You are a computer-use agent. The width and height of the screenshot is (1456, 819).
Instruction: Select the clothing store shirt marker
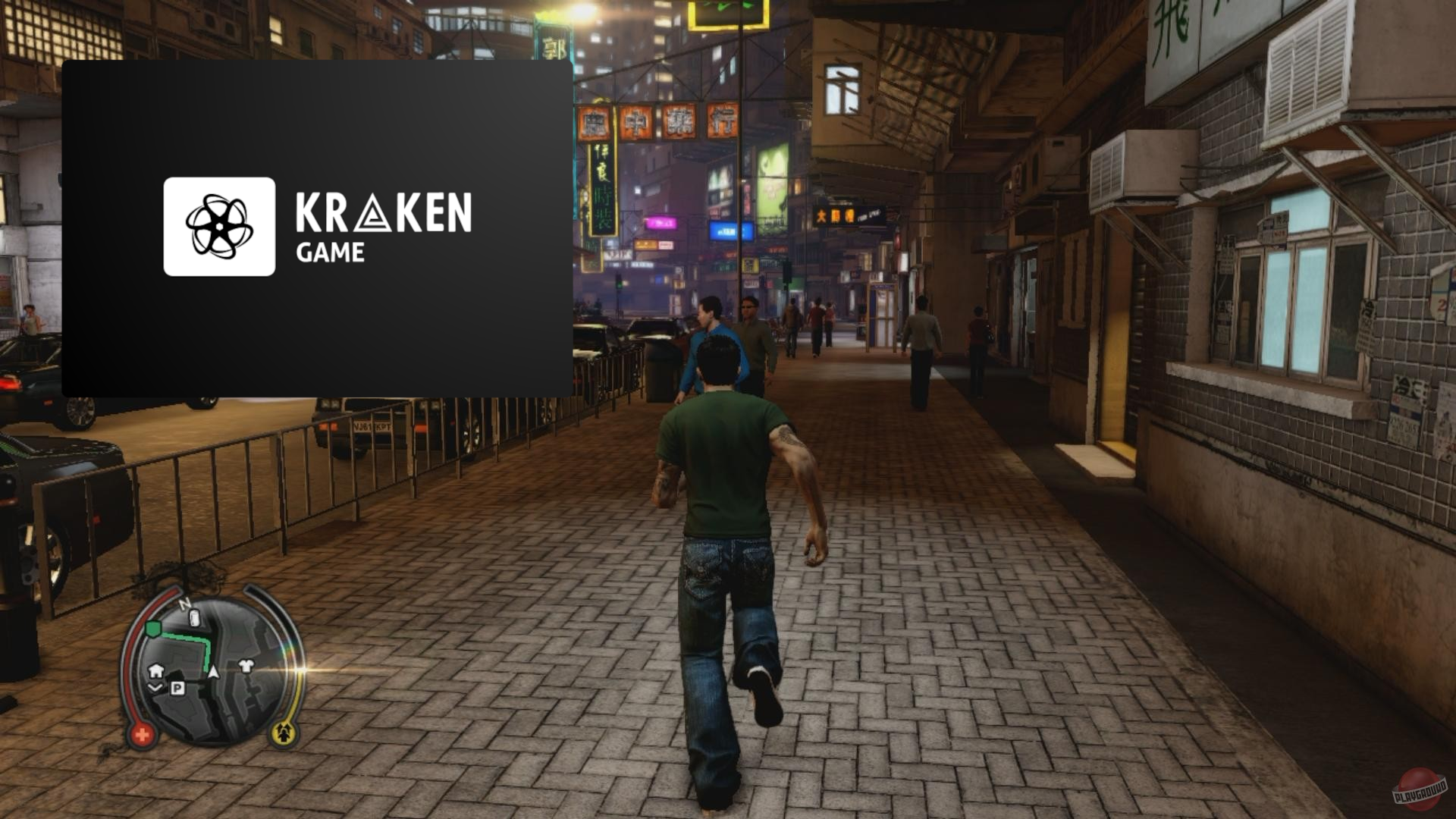(x=246, y=667)
